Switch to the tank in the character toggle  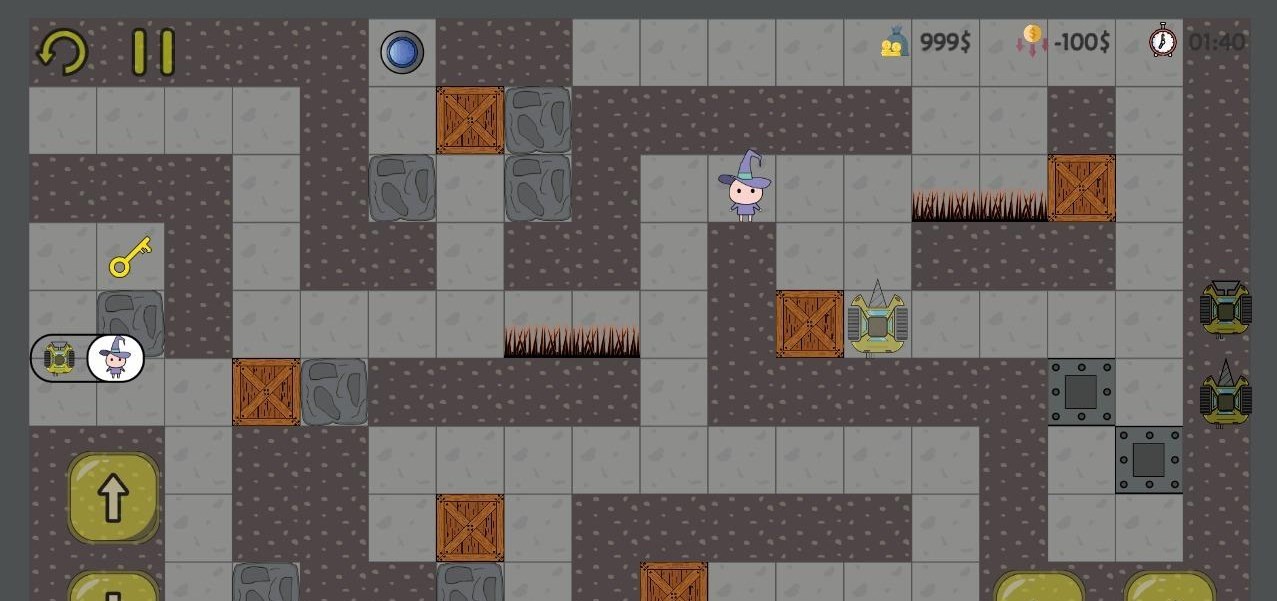pyautogui.click(x=59, y=358)
